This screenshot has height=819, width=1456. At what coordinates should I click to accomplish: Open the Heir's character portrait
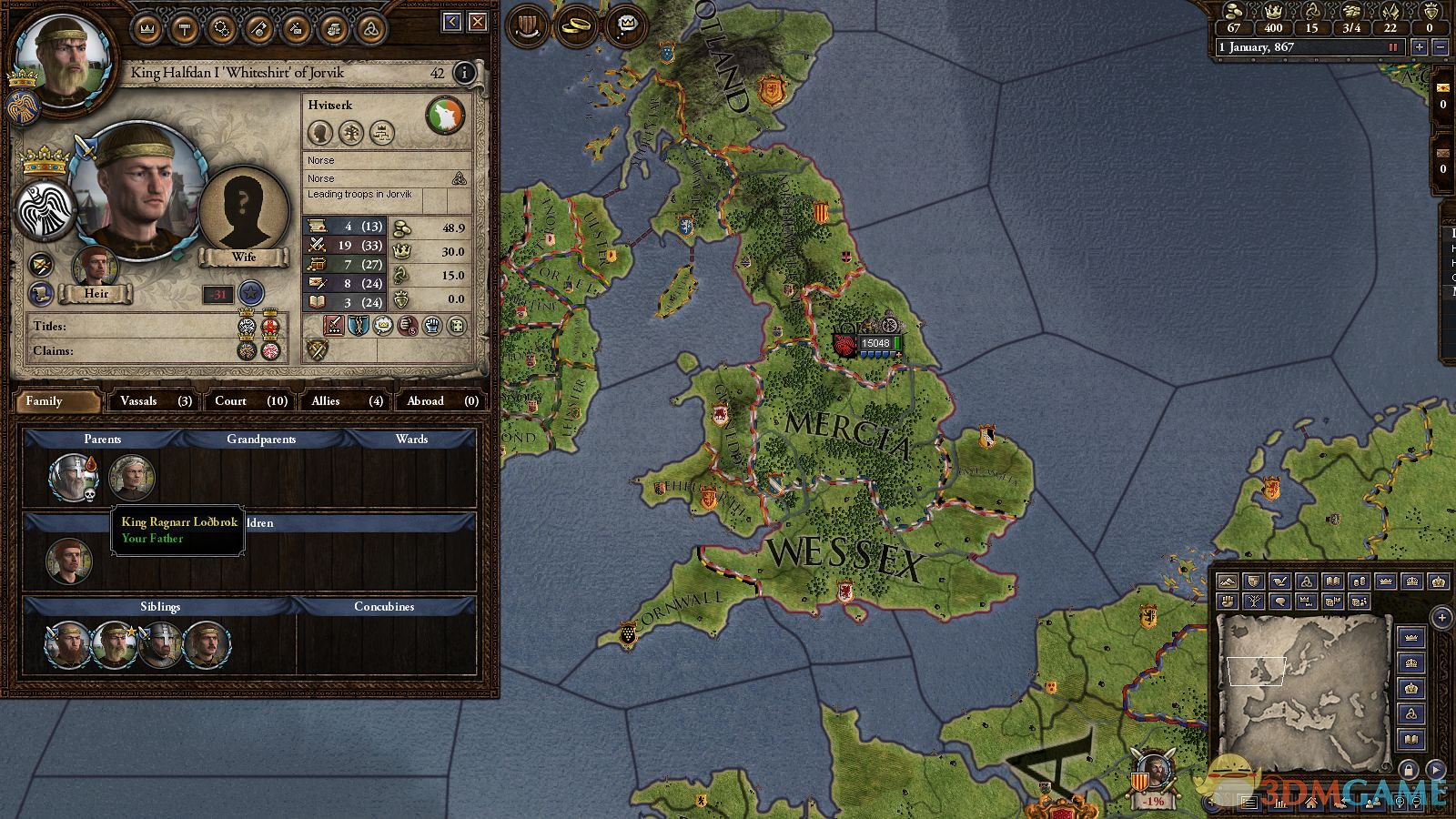tap(96, 267)
